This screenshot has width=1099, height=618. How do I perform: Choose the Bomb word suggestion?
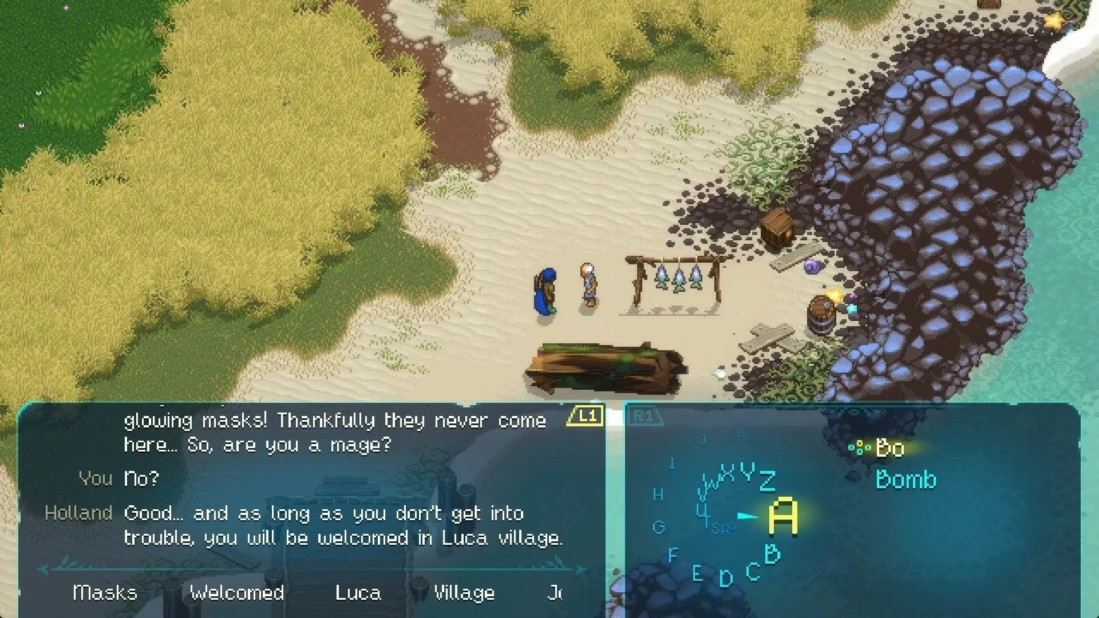tap(906, 480)
